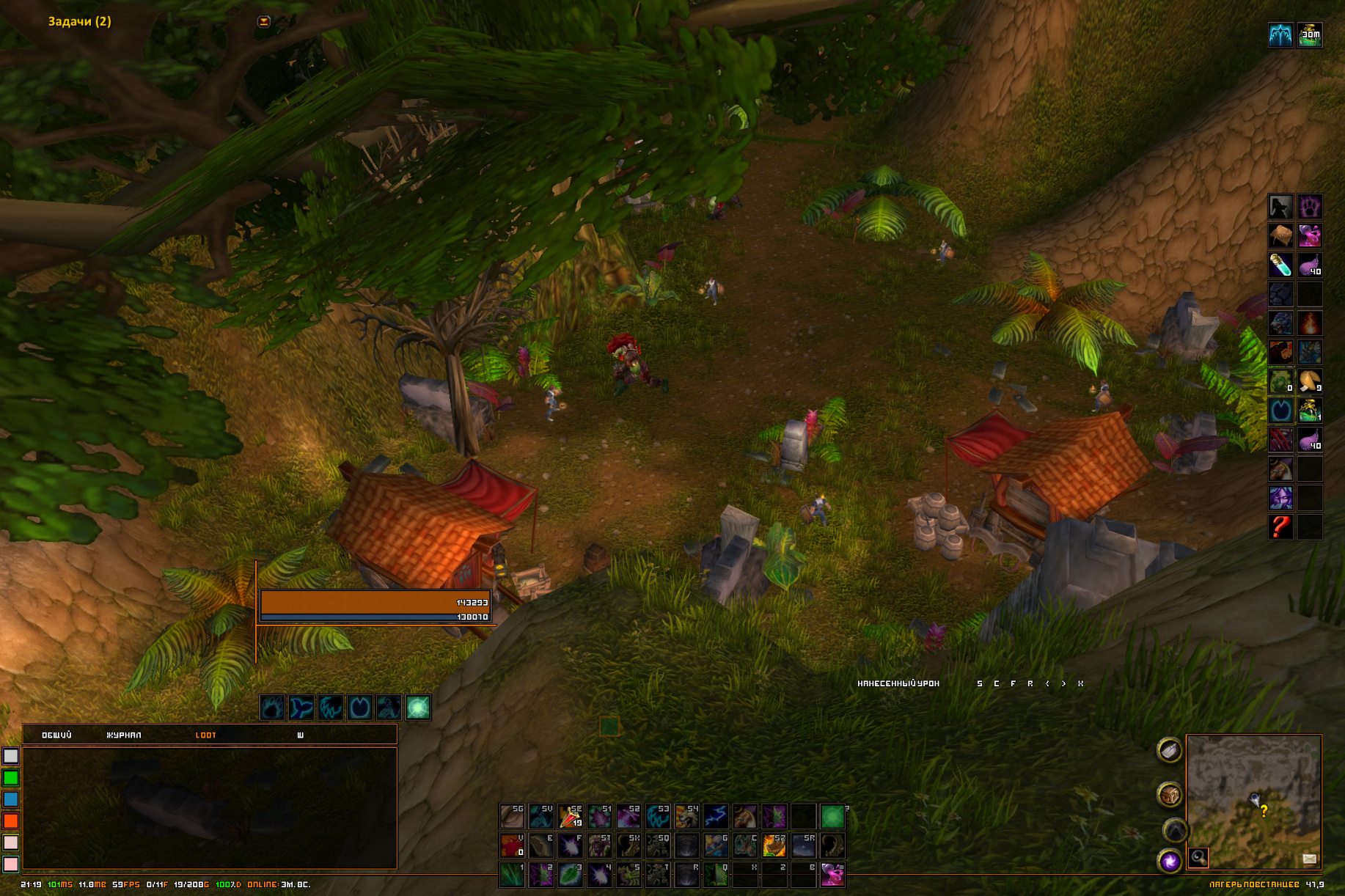
Task: Select the ОБЩИЙ chat tab
Action: (56, 735)
